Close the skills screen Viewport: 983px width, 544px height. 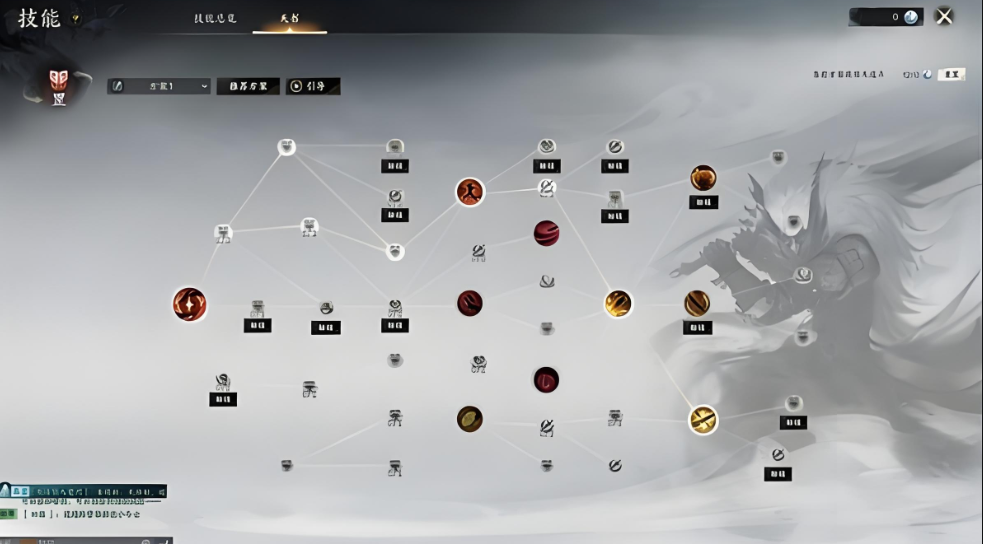tap(943, 16)
